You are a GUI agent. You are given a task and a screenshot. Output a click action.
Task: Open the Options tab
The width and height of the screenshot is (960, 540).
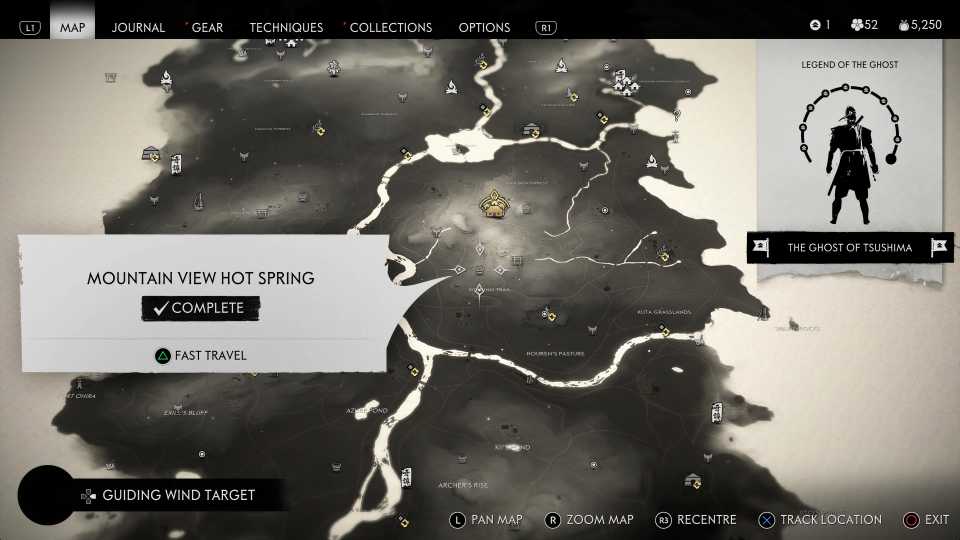pos(484,27)
